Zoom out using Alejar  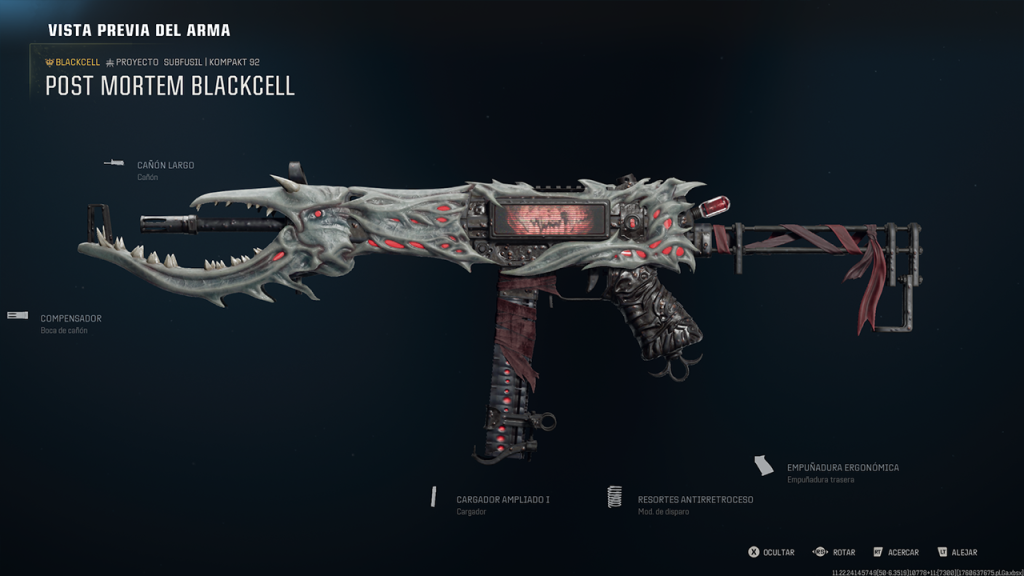pyautogui.click(x=957, y=552)
